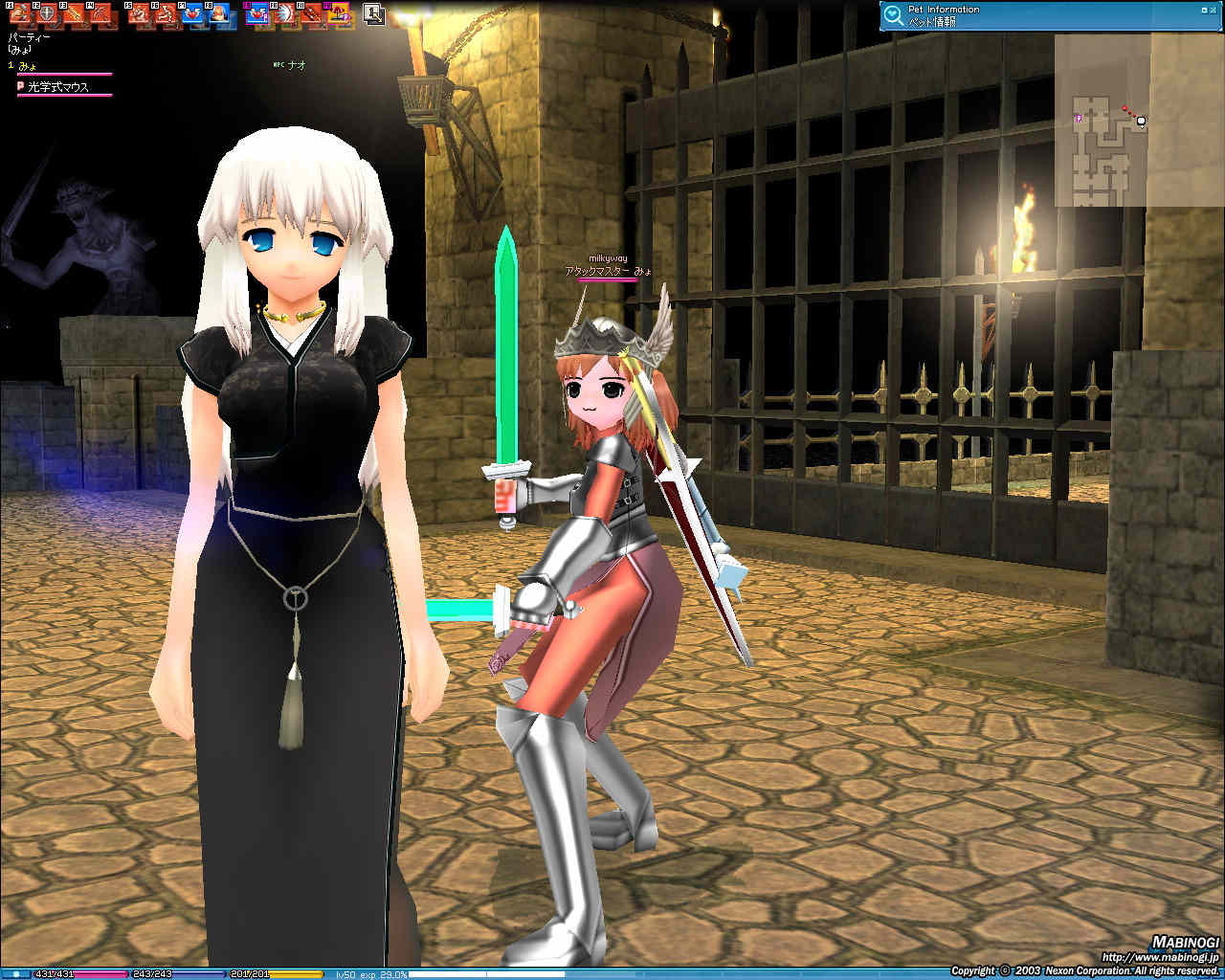Select the F4 bow skill icon
This screenshot has height=980, width=1225.
coord(100,13)
